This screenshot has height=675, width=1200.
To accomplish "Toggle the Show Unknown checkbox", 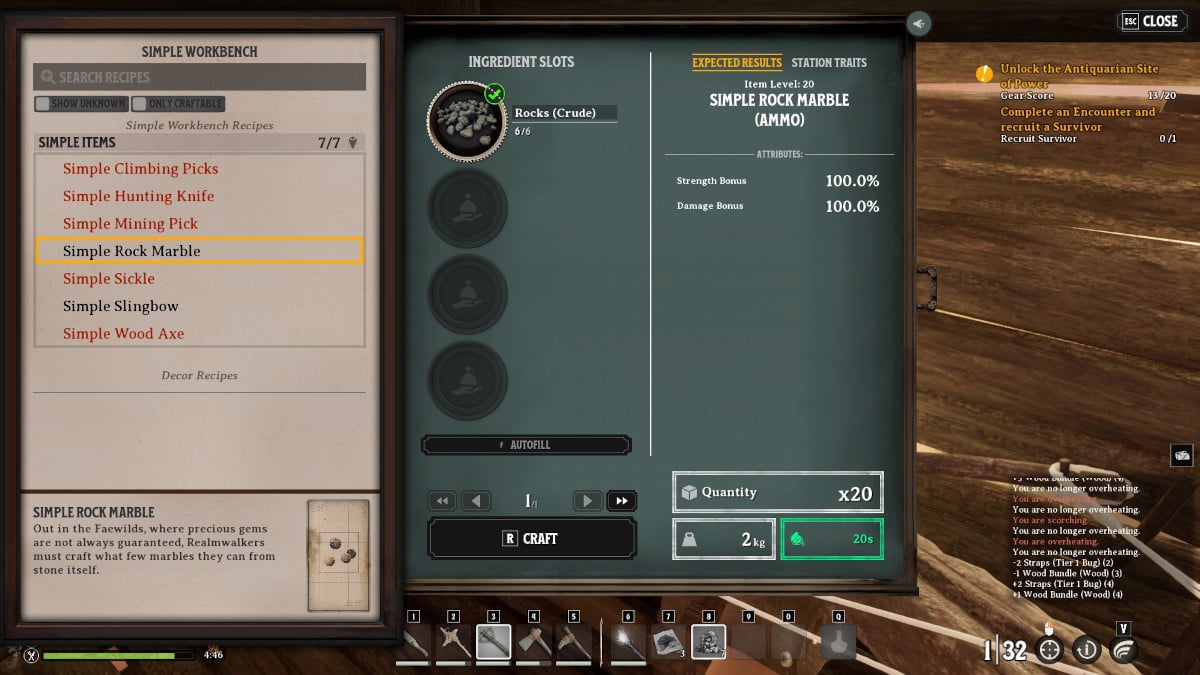I will tap(42, 103).
